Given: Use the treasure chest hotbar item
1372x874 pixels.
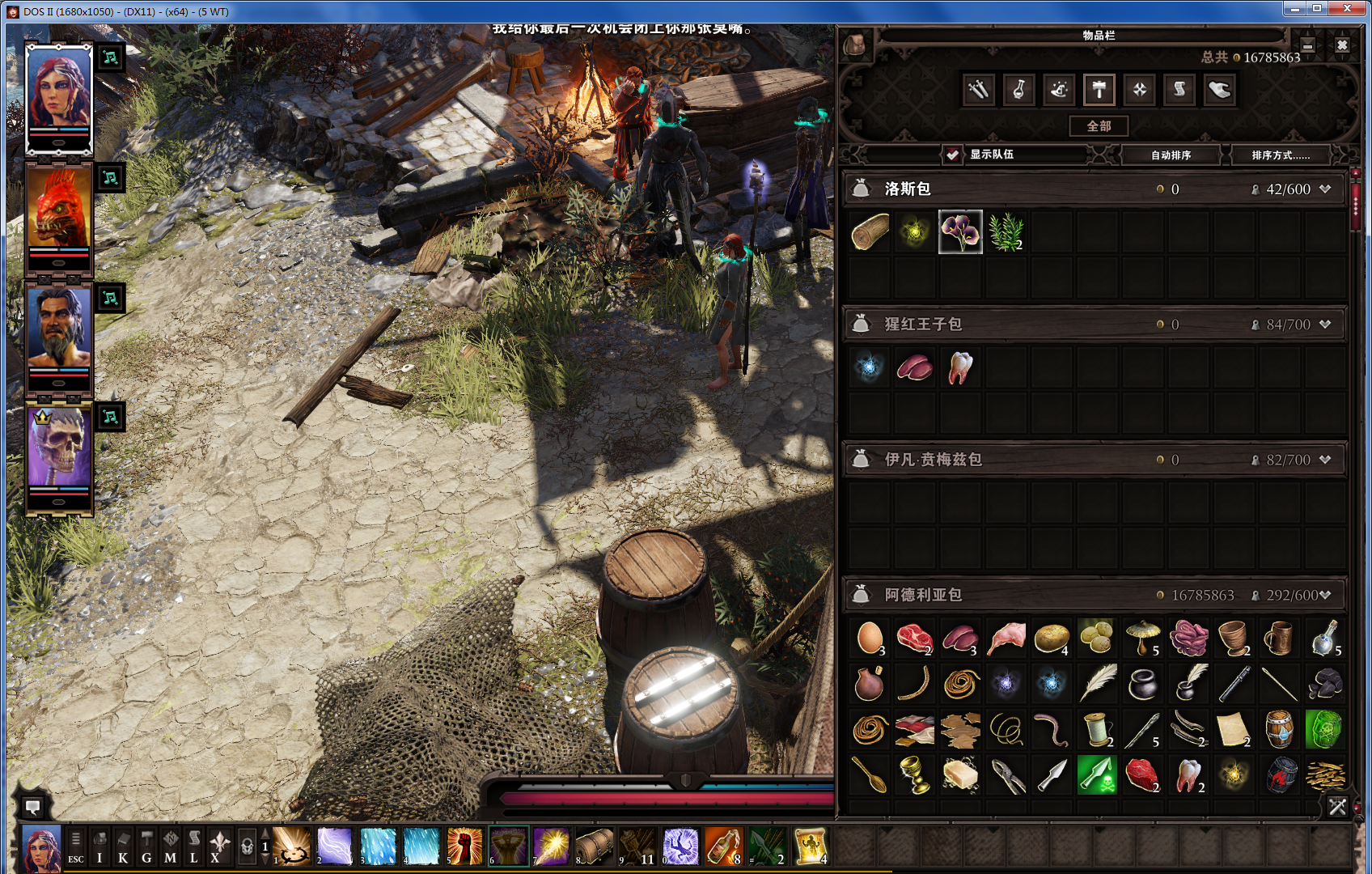Looking at the screenshot, I should coord(595,846).
